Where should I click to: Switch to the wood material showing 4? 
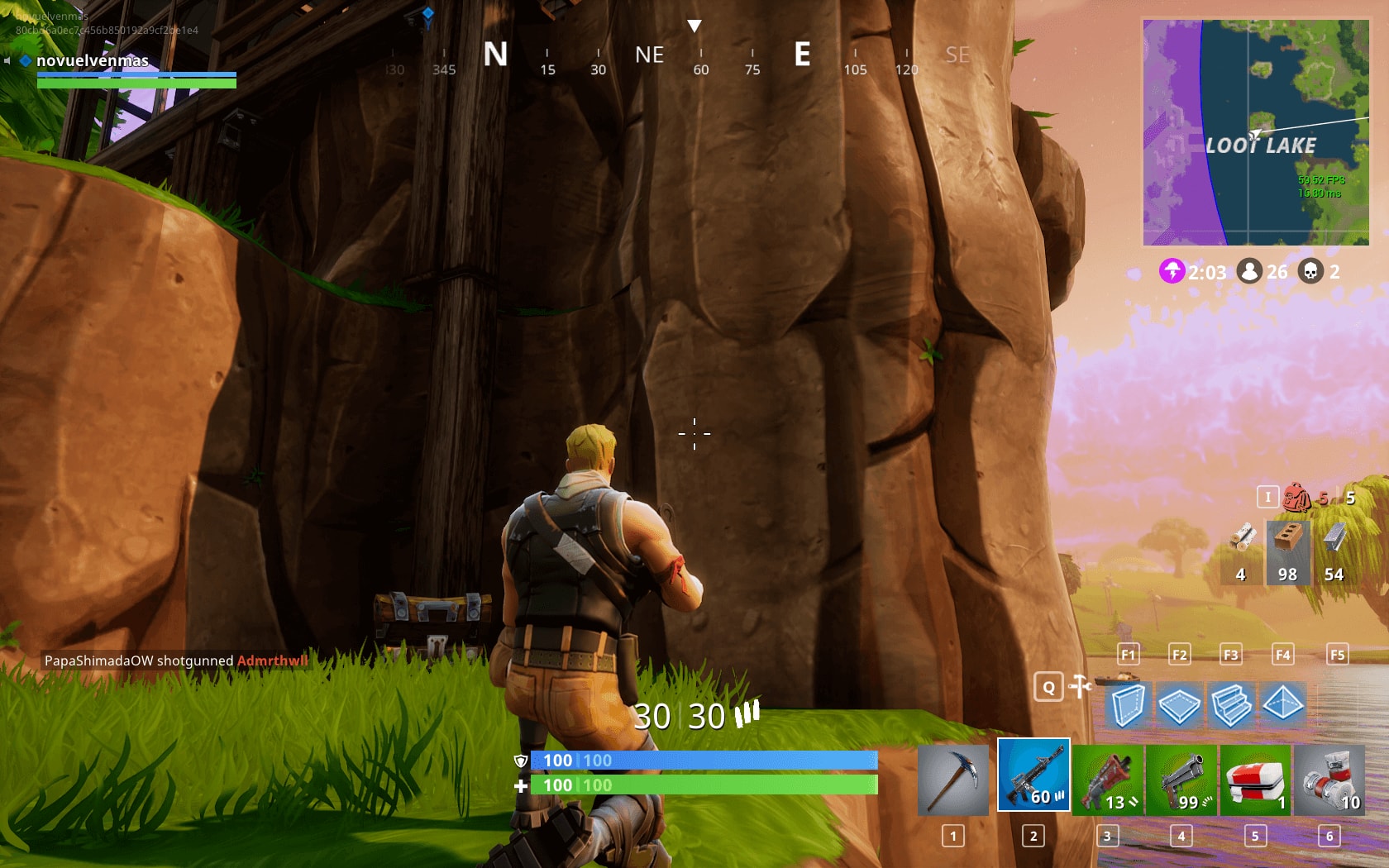point(1243,550)
